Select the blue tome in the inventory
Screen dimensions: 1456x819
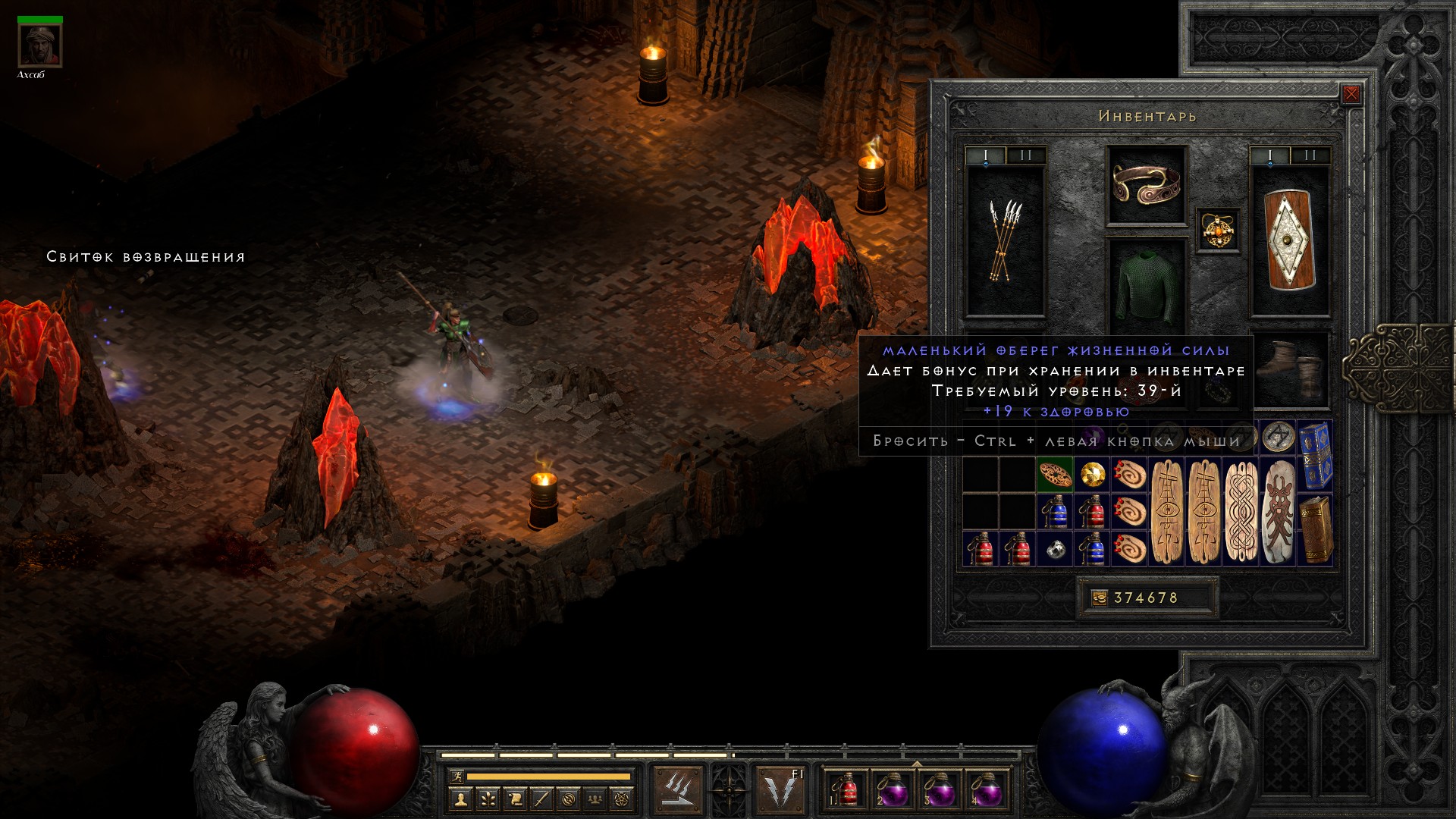tap(1316, 455)
